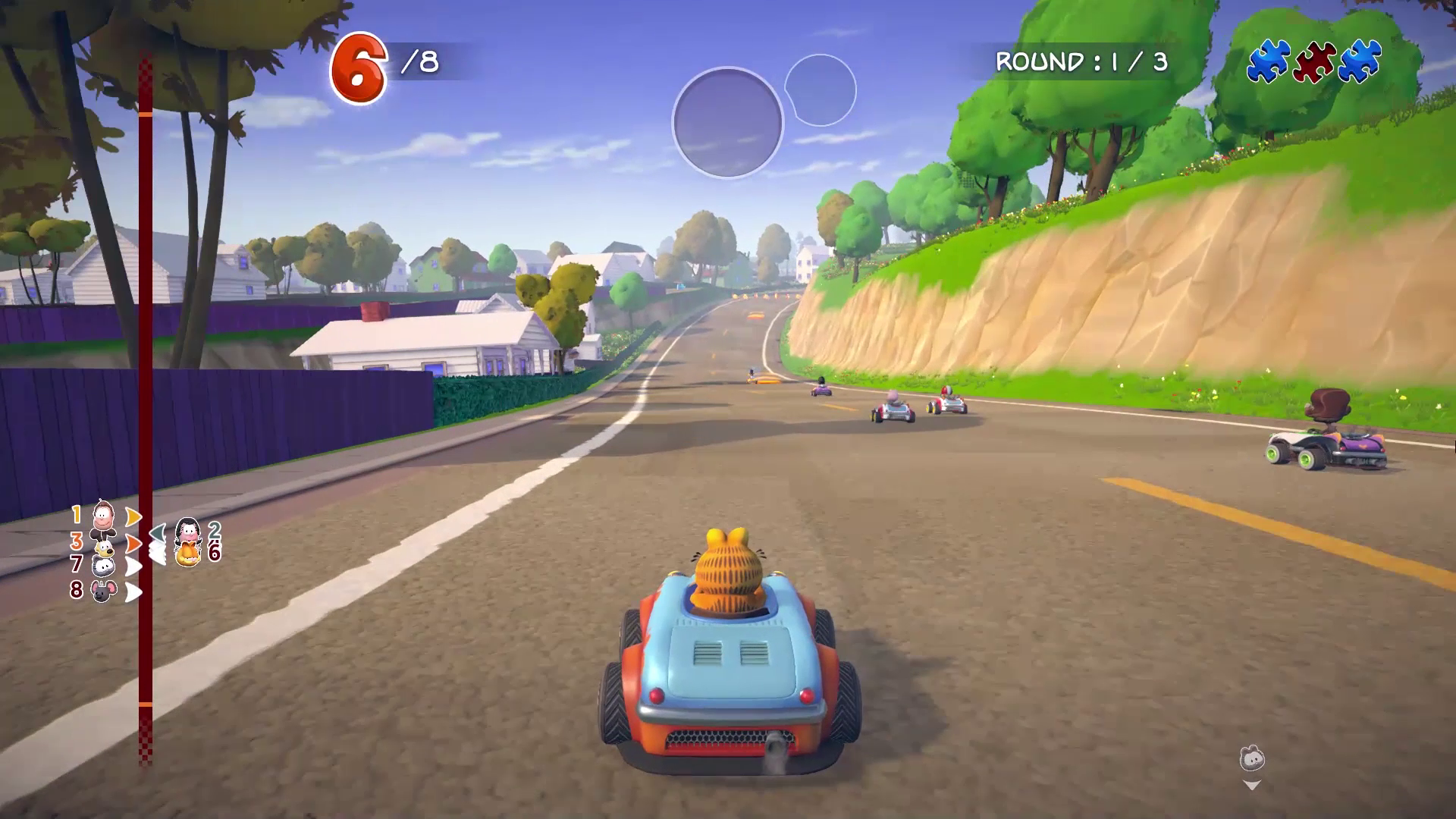
Task: Click the grey arrow beside Liz's position
Action: [x=158, y=531]
